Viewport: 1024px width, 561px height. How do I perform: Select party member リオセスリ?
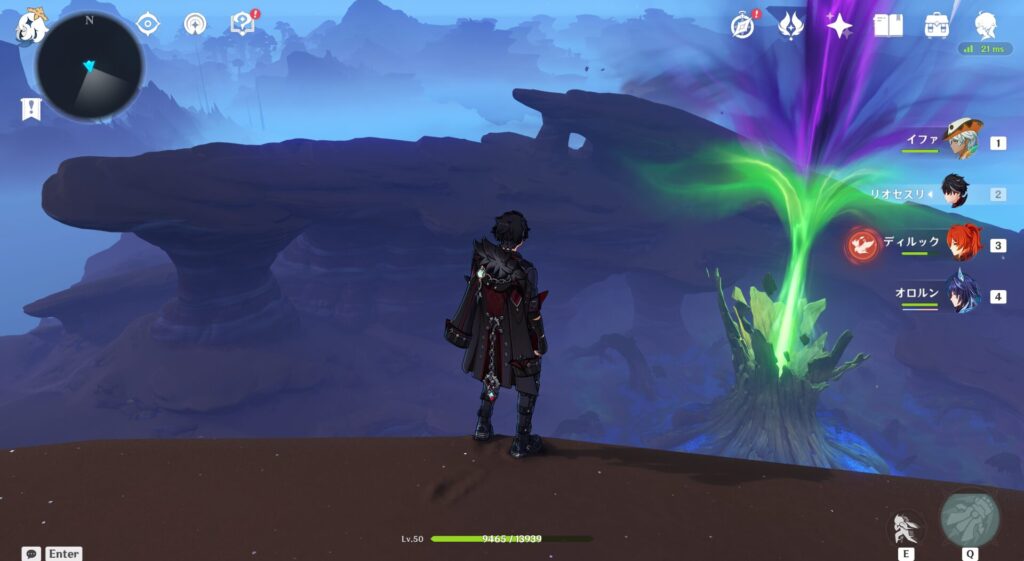(x=955, y=193)
